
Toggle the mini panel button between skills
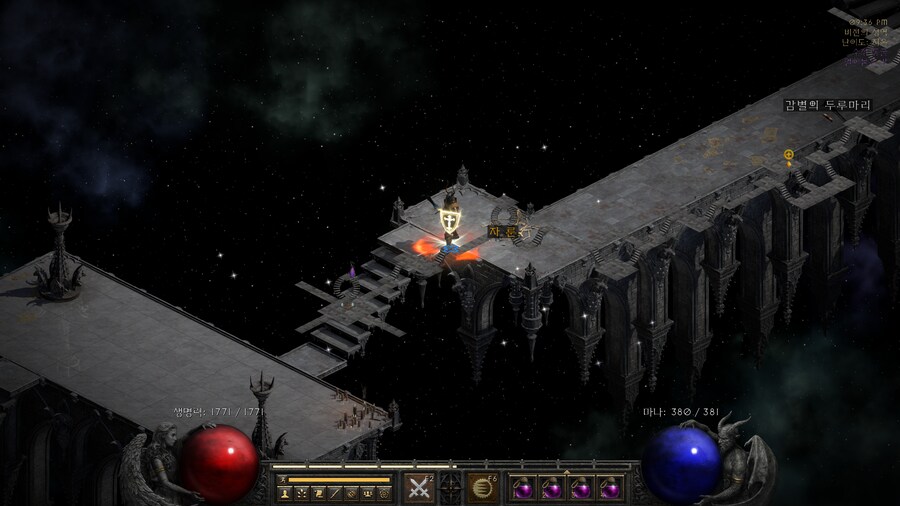(x=451, y=488)
